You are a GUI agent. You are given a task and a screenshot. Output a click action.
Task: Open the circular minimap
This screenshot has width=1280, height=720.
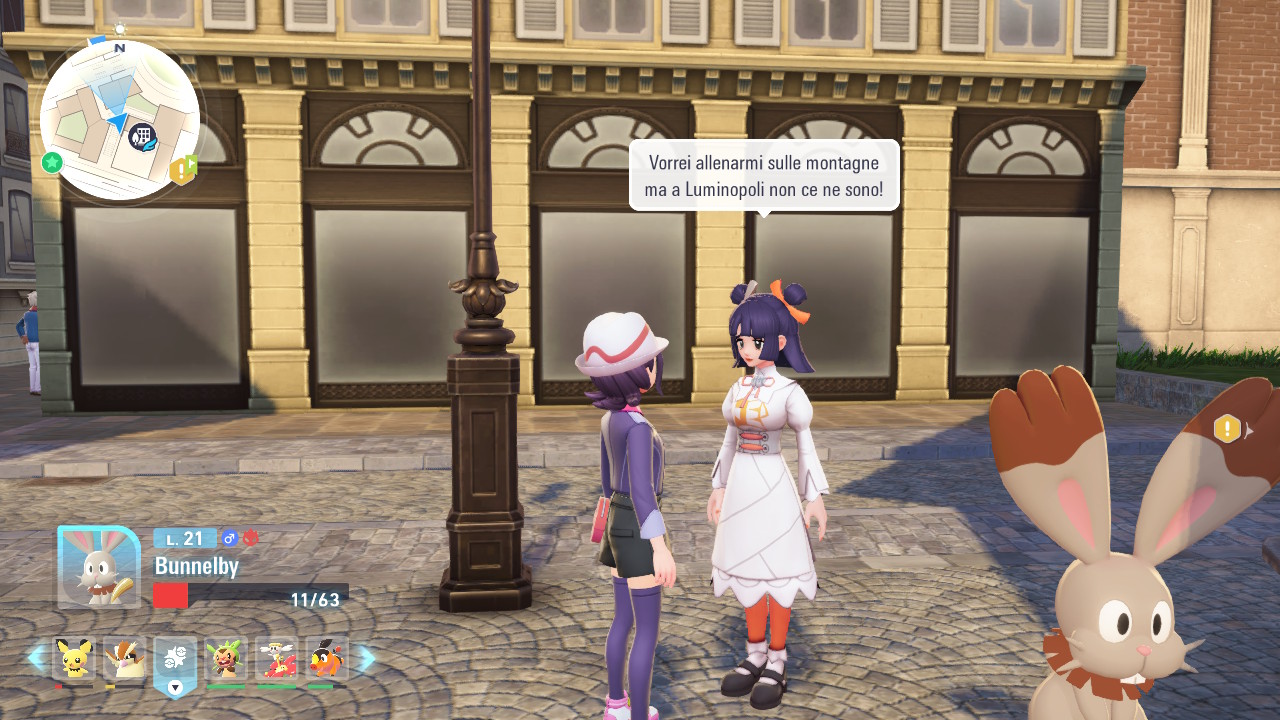click(120, 120)
